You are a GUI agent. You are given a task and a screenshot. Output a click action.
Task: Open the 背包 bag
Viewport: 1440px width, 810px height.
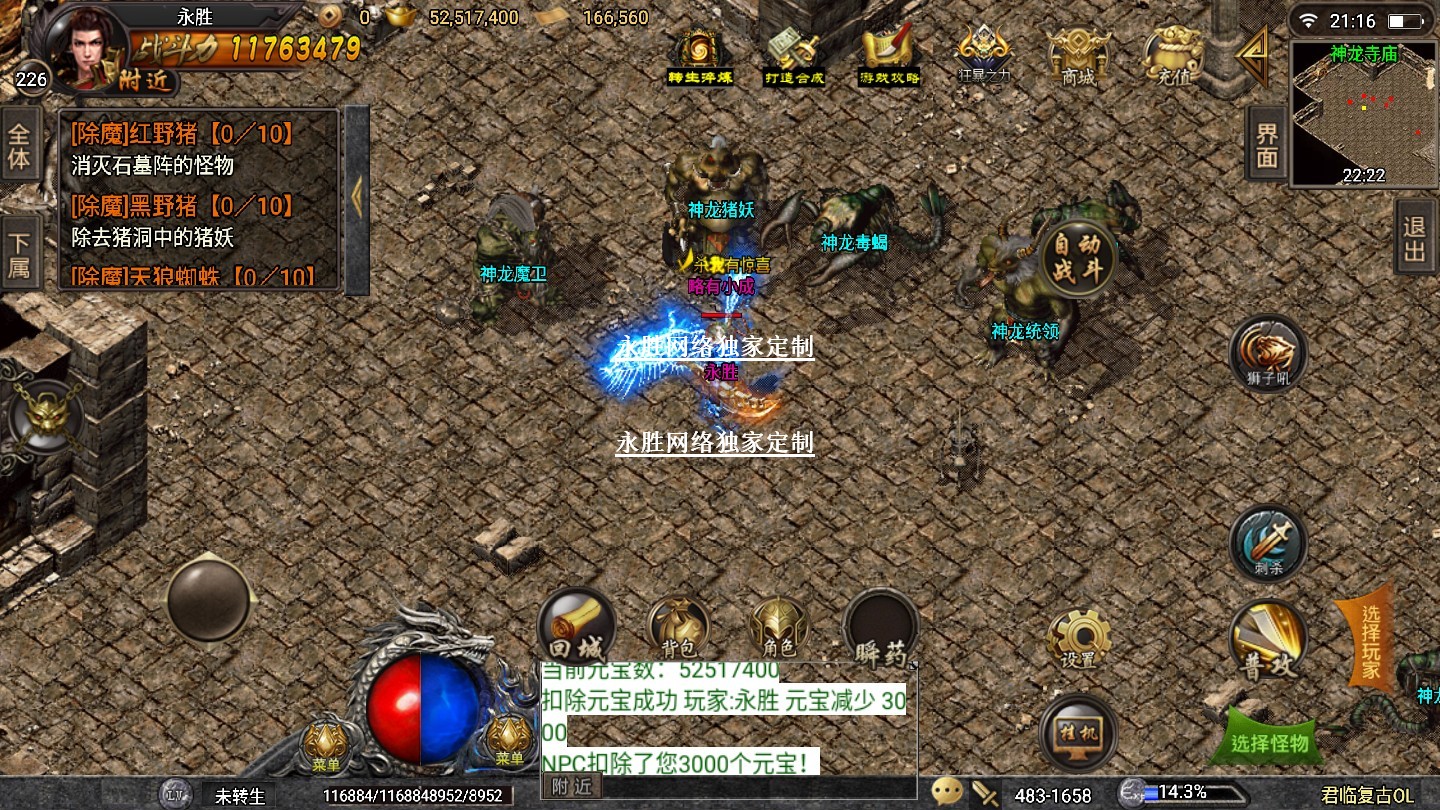(x=679, y=627)
